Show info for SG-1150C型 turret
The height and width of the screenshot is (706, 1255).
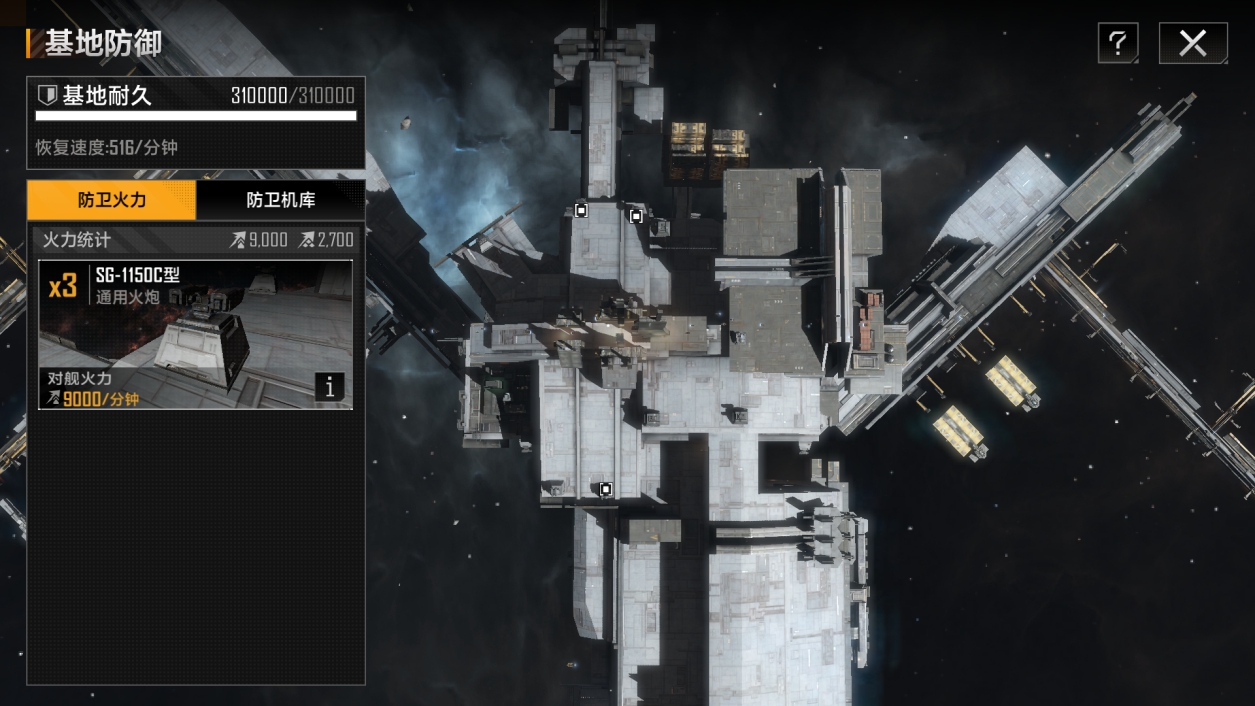(x=331, y=387)
